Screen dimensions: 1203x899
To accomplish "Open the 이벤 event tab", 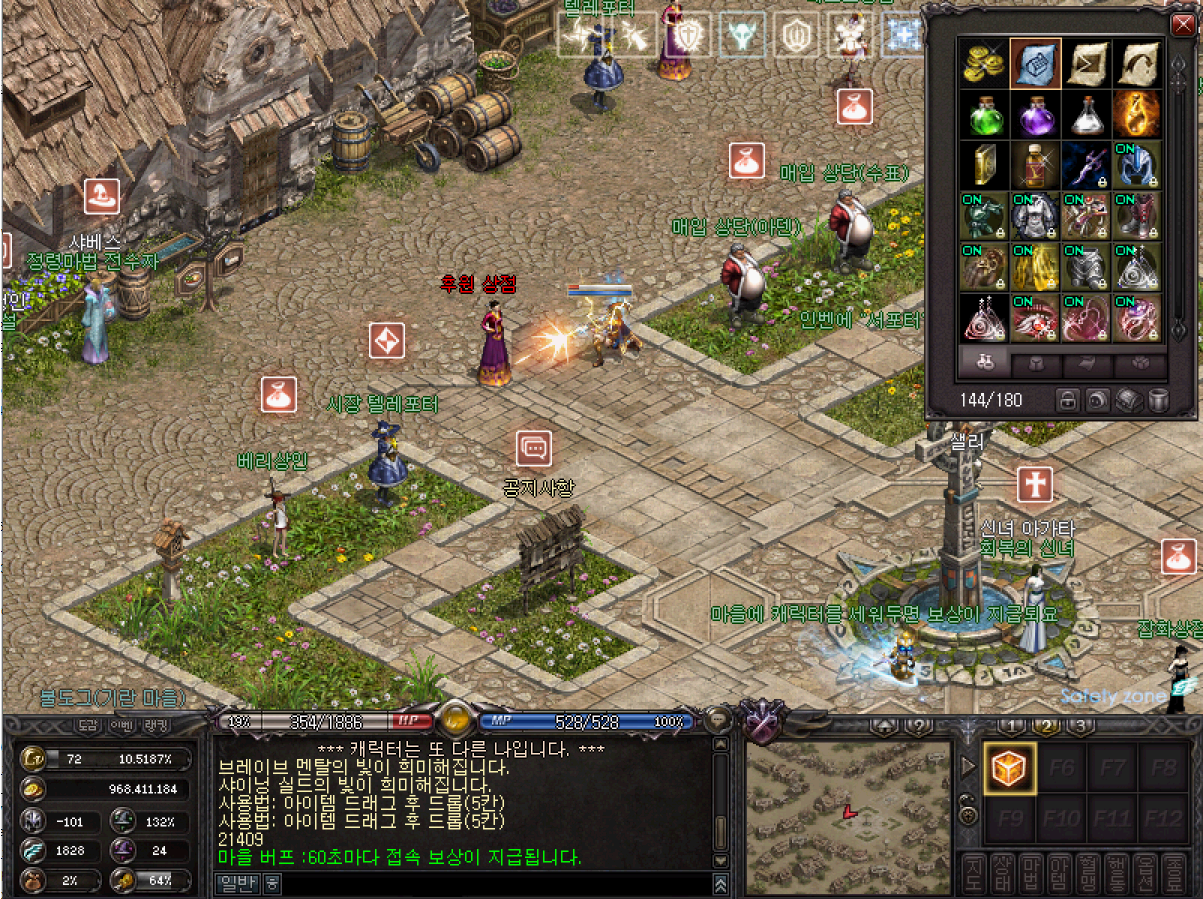I will [121, 725].
